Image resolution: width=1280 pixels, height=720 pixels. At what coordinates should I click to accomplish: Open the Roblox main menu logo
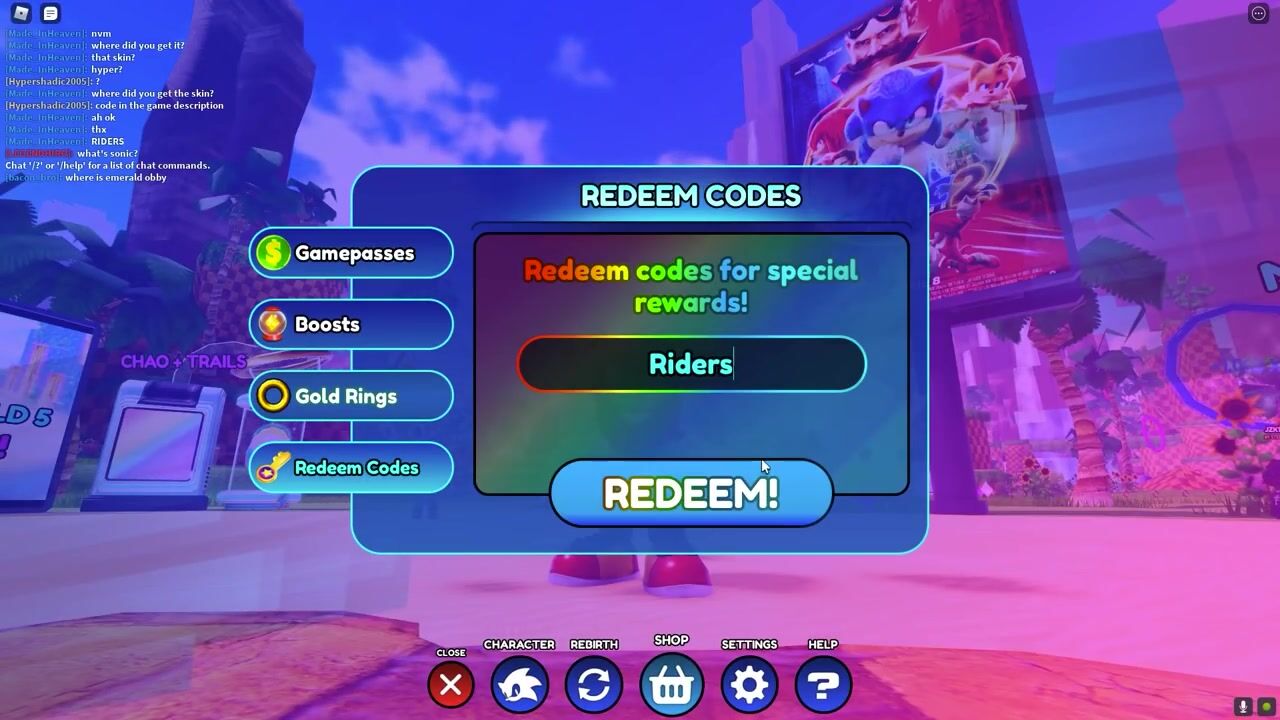click(21, 13)
